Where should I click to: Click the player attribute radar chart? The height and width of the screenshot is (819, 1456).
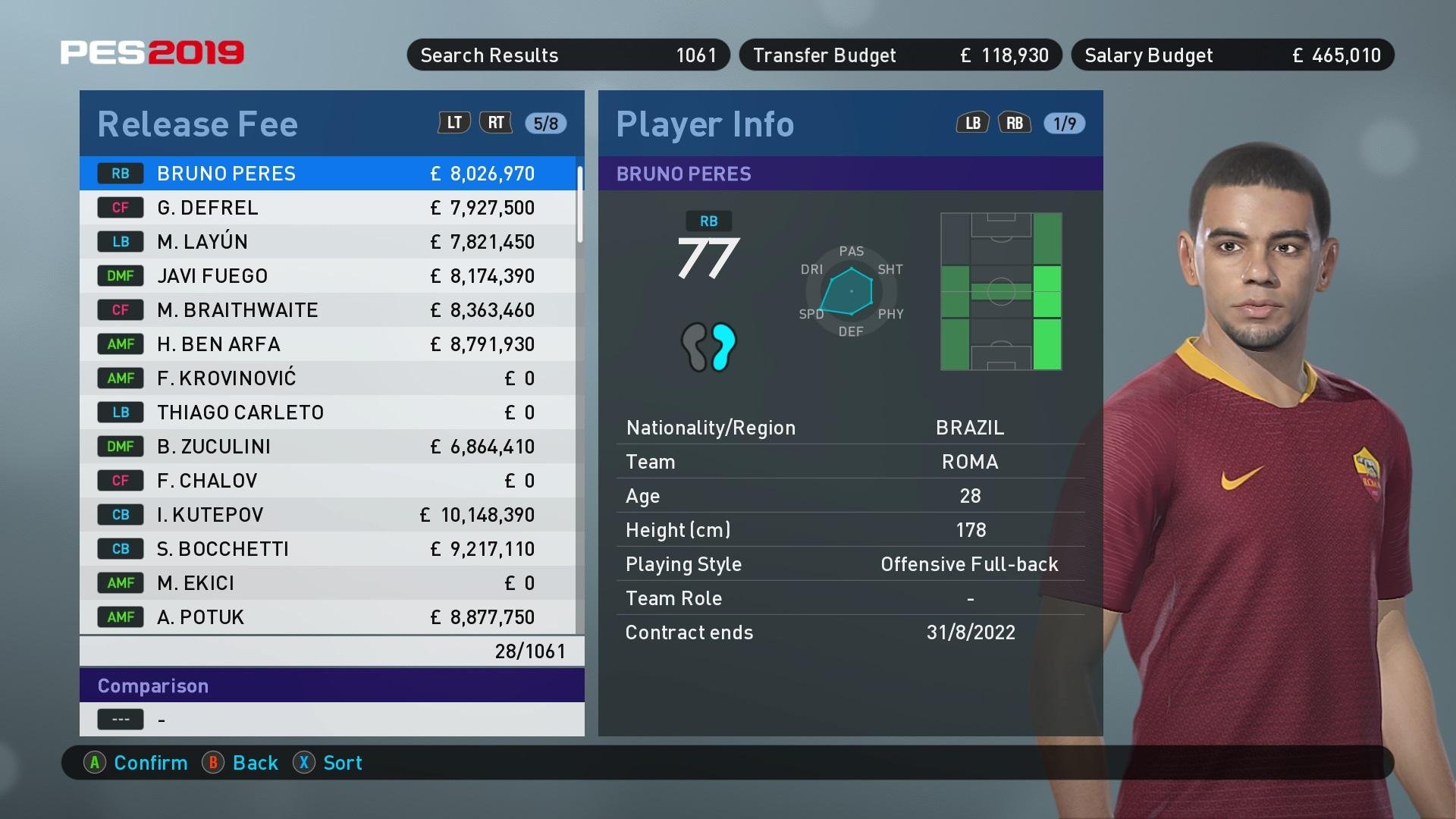(x=850, y=291)
